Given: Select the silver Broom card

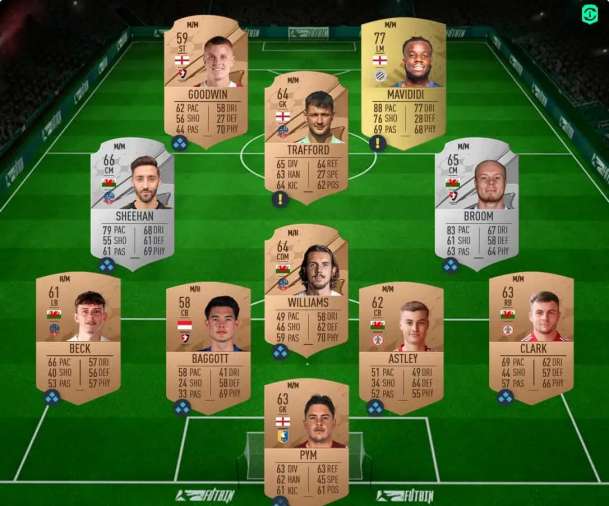Looking at the screenshot, I should [x=476, y=203].
